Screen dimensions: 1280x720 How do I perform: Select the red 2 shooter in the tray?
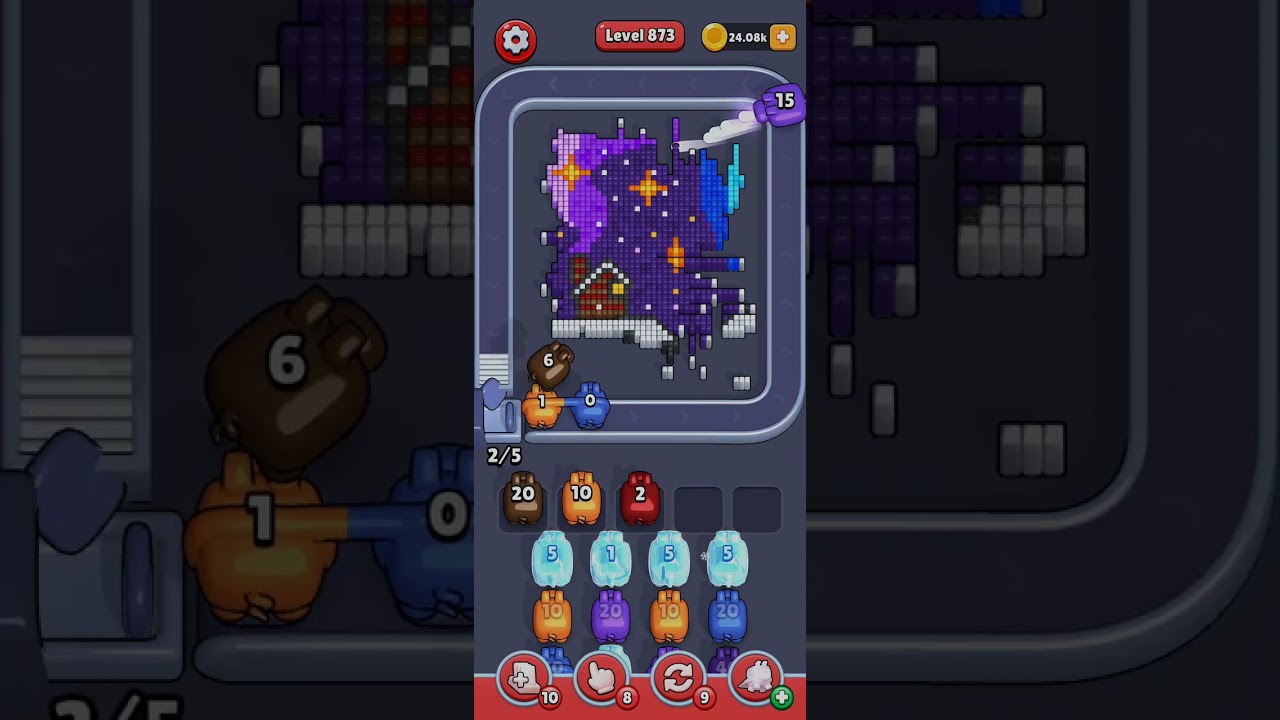tap(640, 499)
